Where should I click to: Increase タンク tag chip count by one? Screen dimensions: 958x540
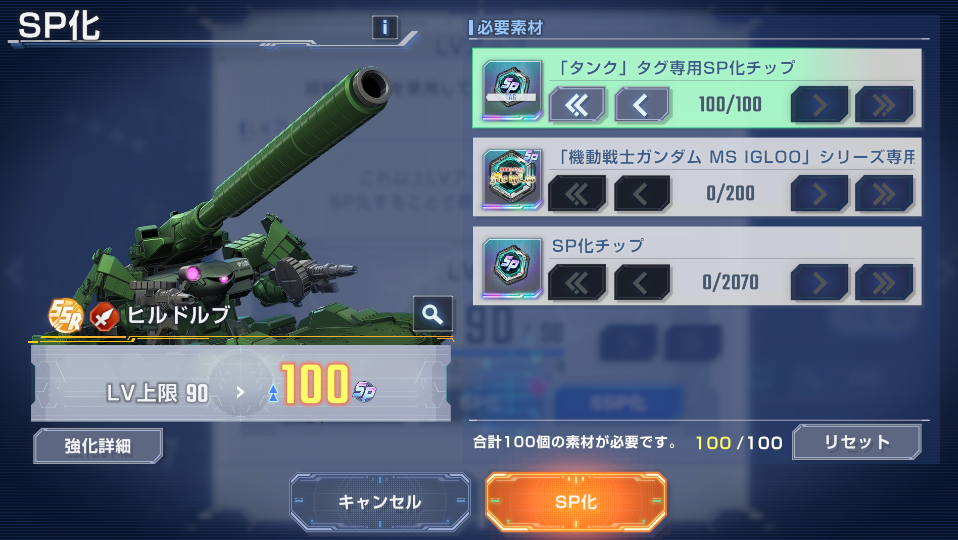(x=819, y=103)
